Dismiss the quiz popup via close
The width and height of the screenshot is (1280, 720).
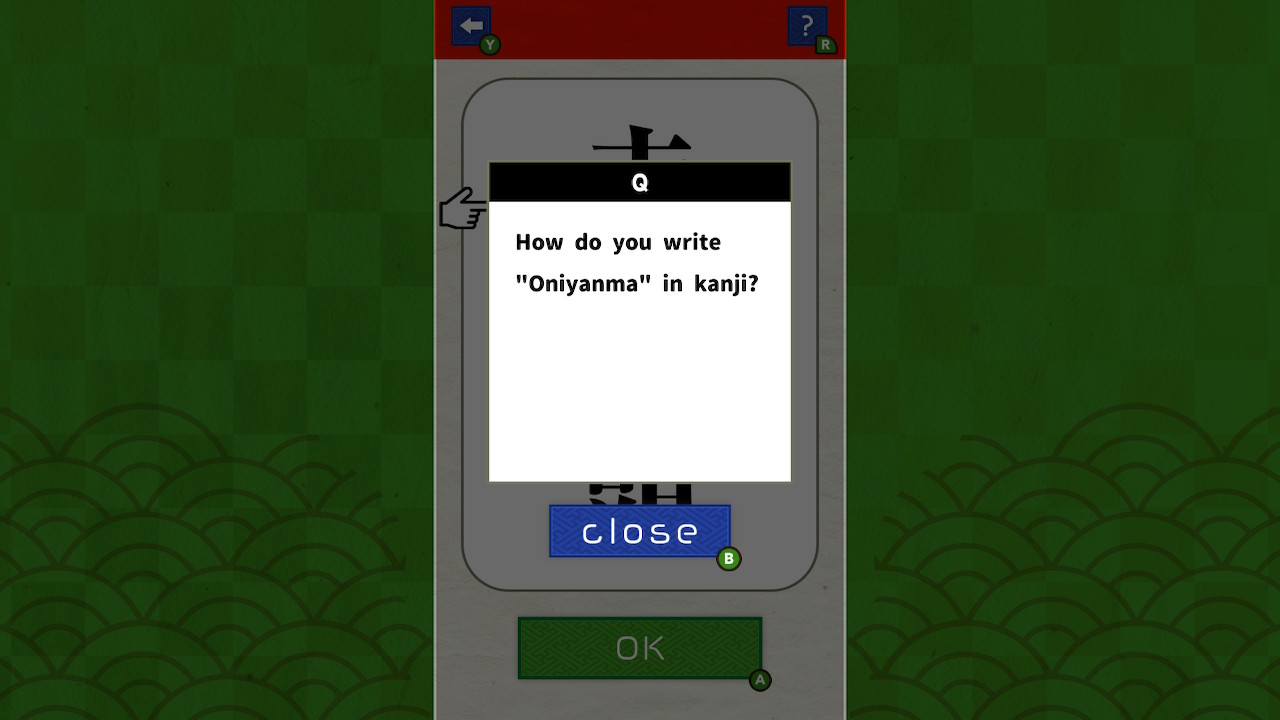pos(639,530)
